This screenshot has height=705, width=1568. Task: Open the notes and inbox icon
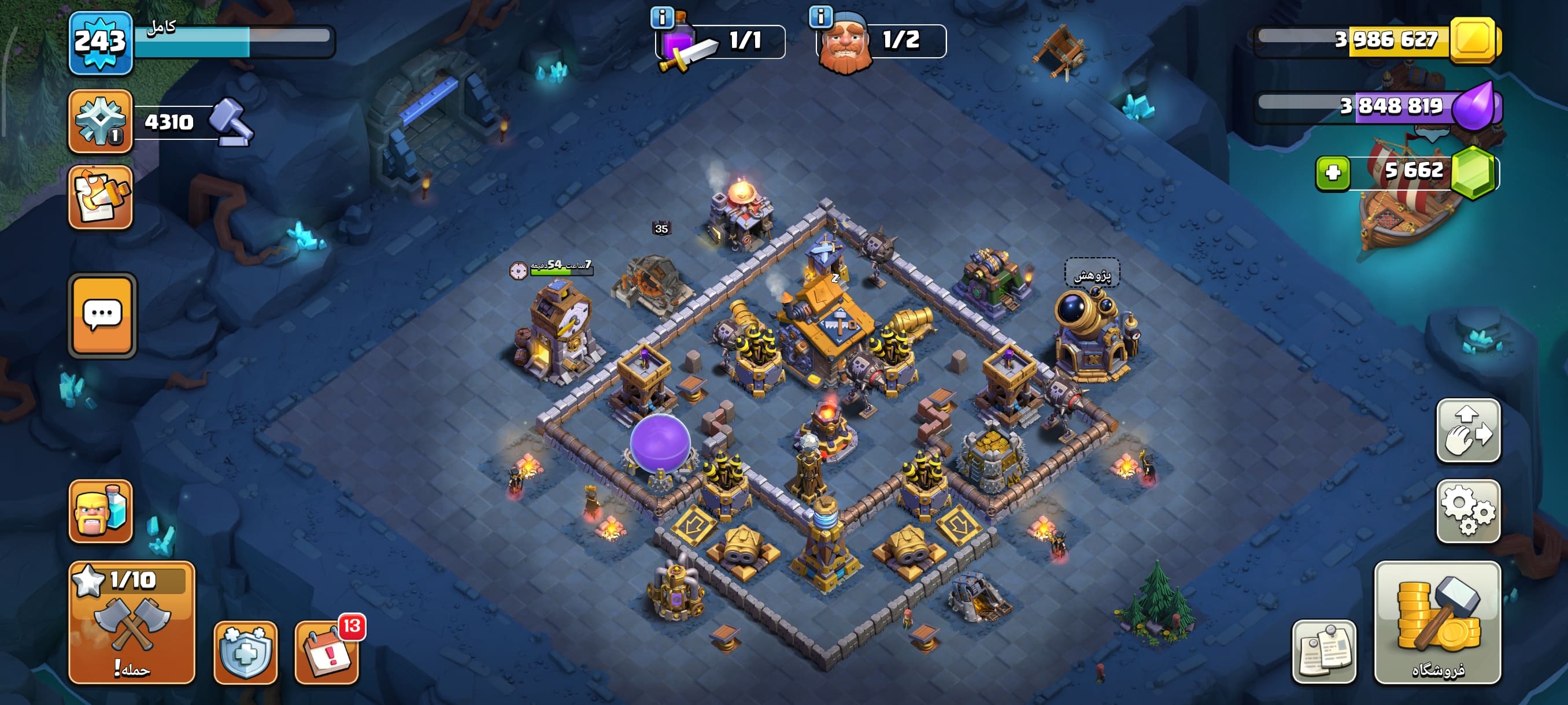click(x=101, y=197)
